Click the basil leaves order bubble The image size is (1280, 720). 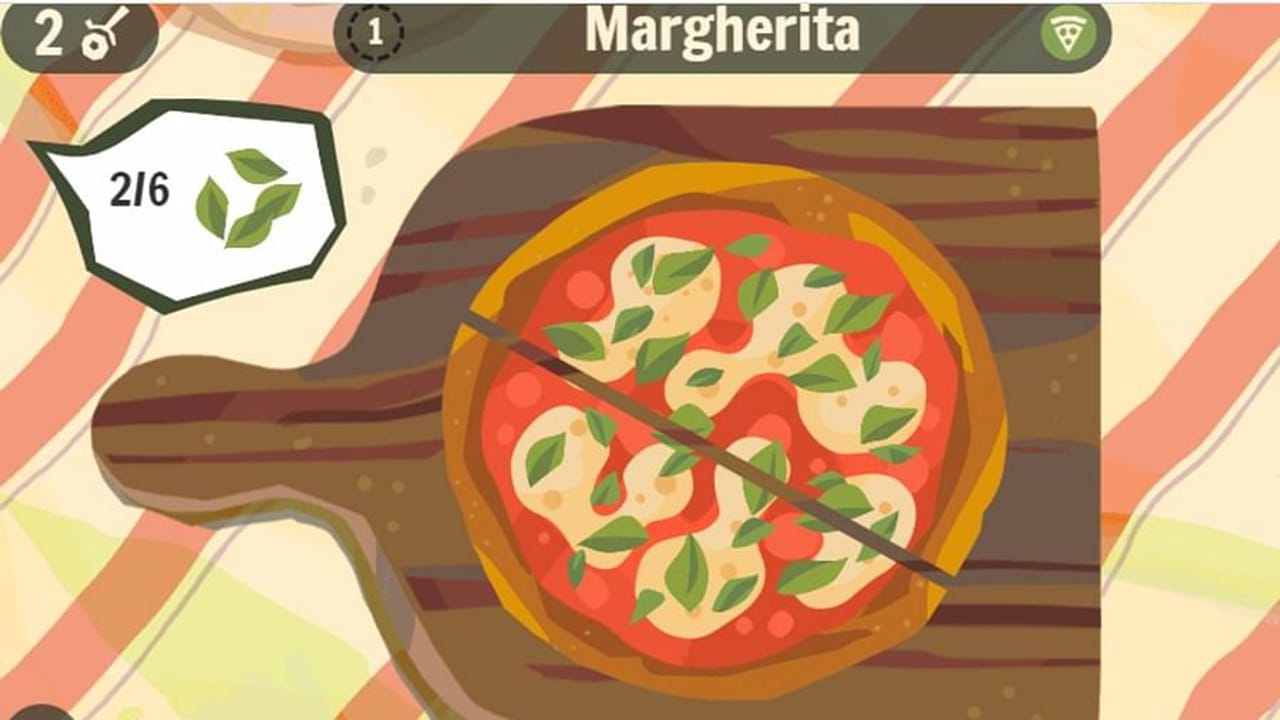click(x=190, y=200)
